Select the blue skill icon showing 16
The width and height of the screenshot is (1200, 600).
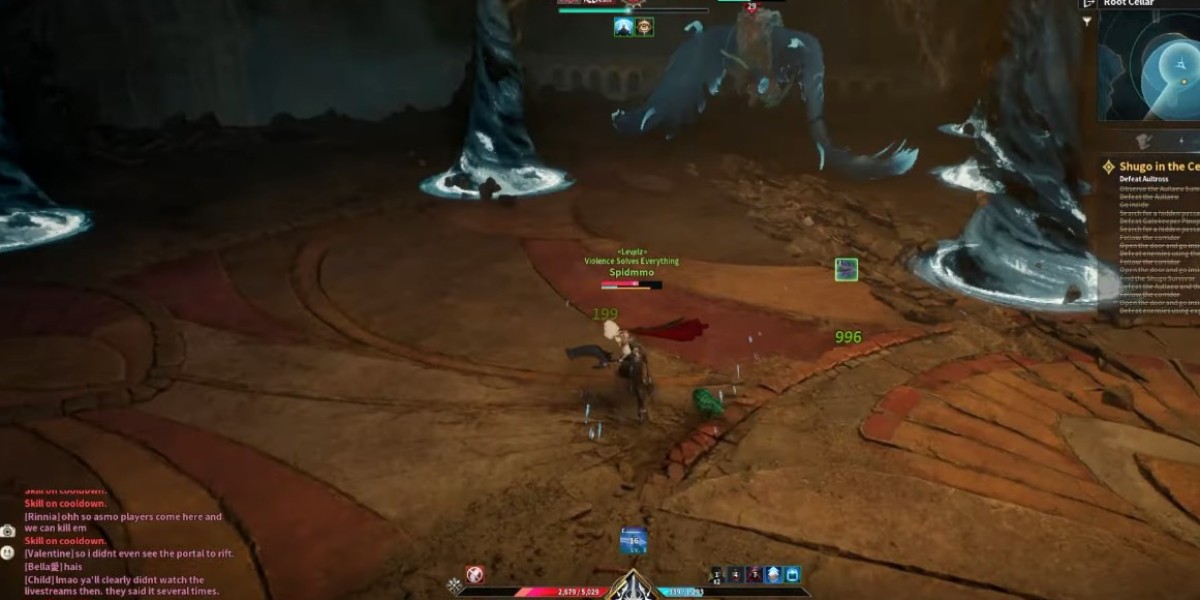(633, 541)
